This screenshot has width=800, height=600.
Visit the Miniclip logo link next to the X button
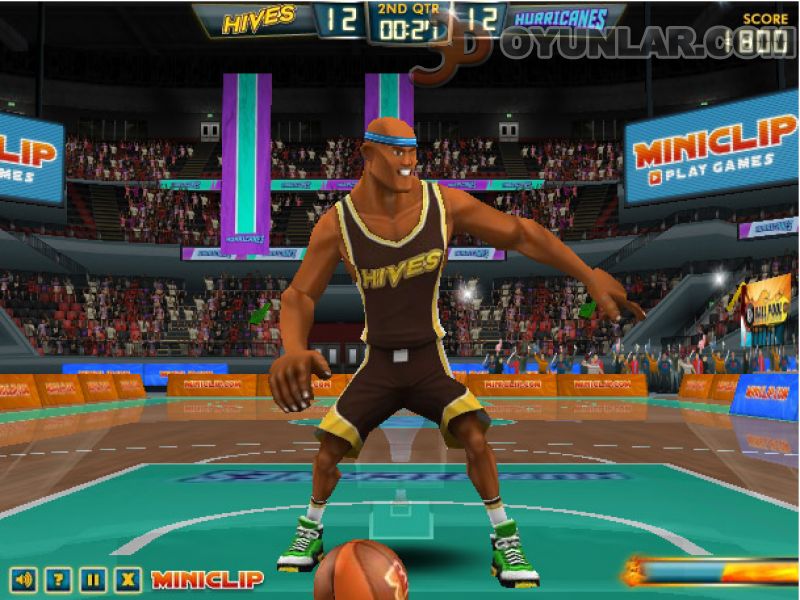pyautogui.click(x=207, y=579)
